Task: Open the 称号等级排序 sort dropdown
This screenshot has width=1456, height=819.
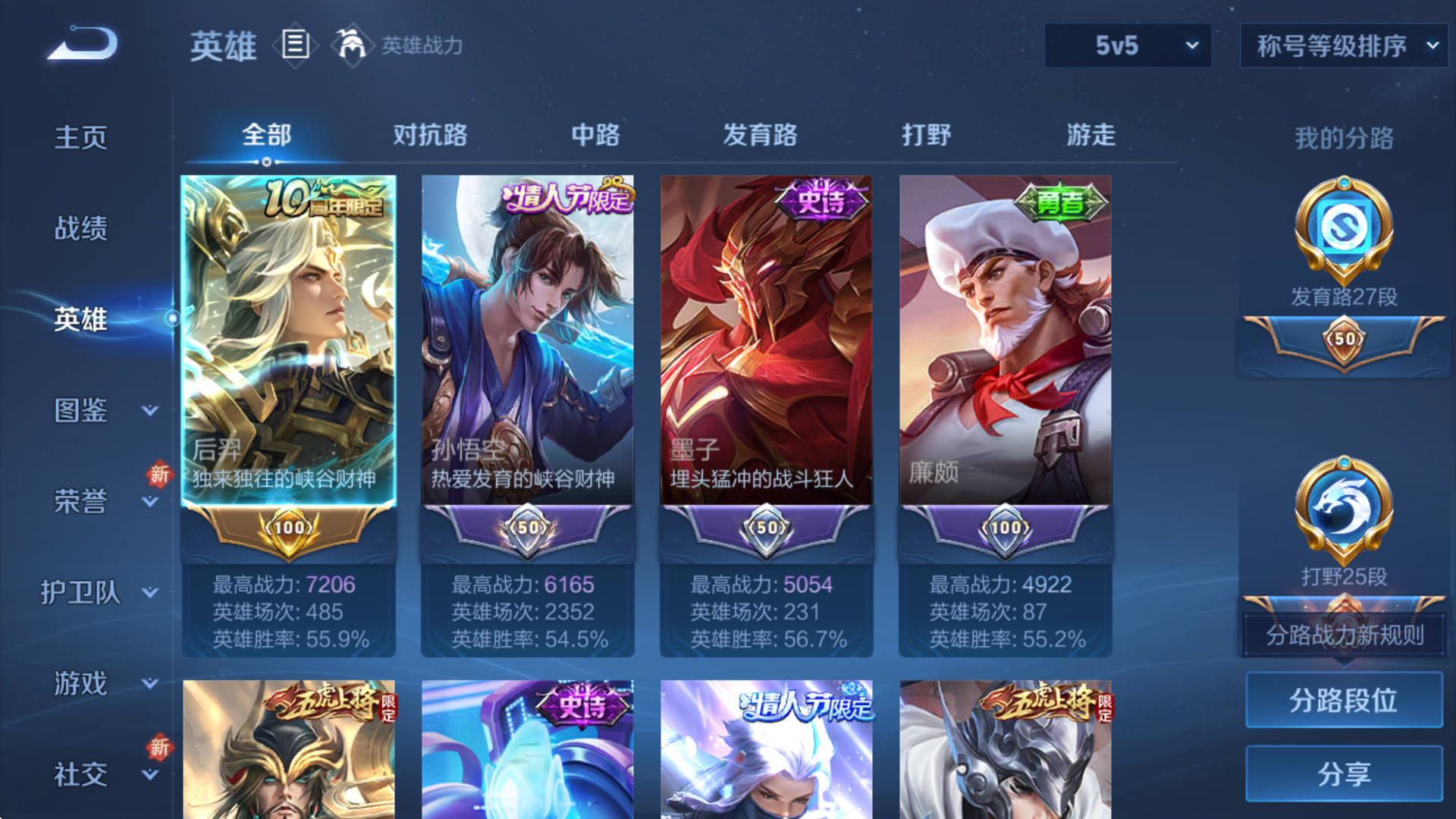Action: (x=1344, y=45)
